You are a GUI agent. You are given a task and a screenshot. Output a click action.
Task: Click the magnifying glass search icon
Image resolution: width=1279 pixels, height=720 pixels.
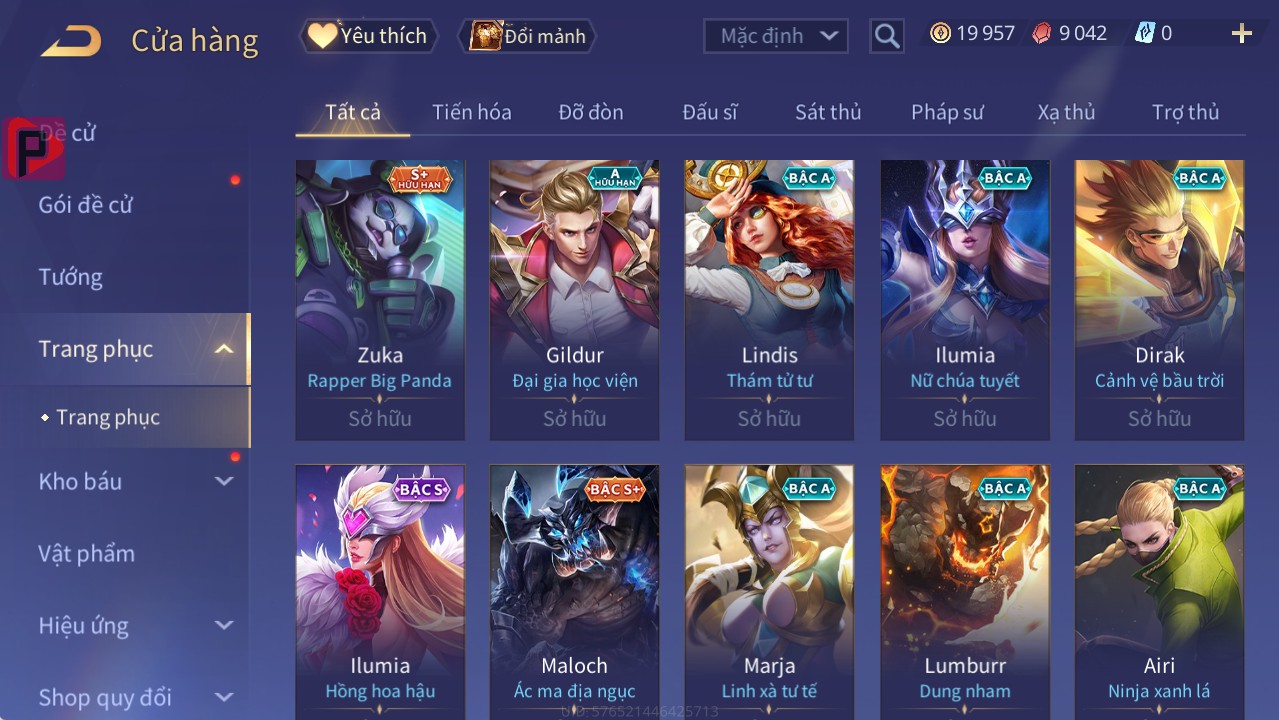coord(886,37)
